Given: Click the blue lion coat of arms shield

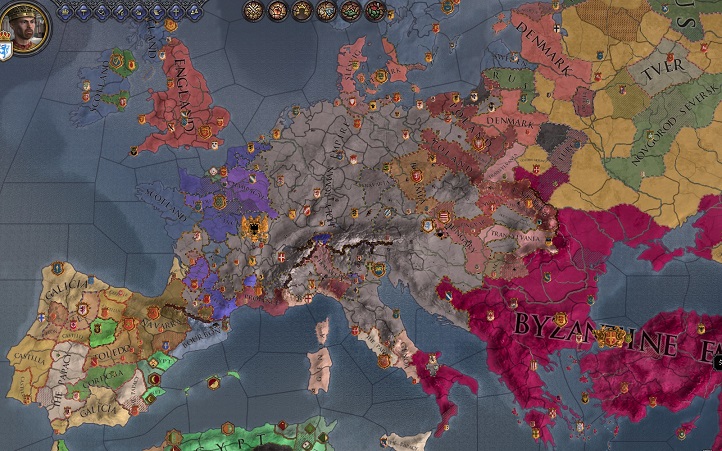Looking at the screenshot, I should pyautogui.click(x=5, y=50).
